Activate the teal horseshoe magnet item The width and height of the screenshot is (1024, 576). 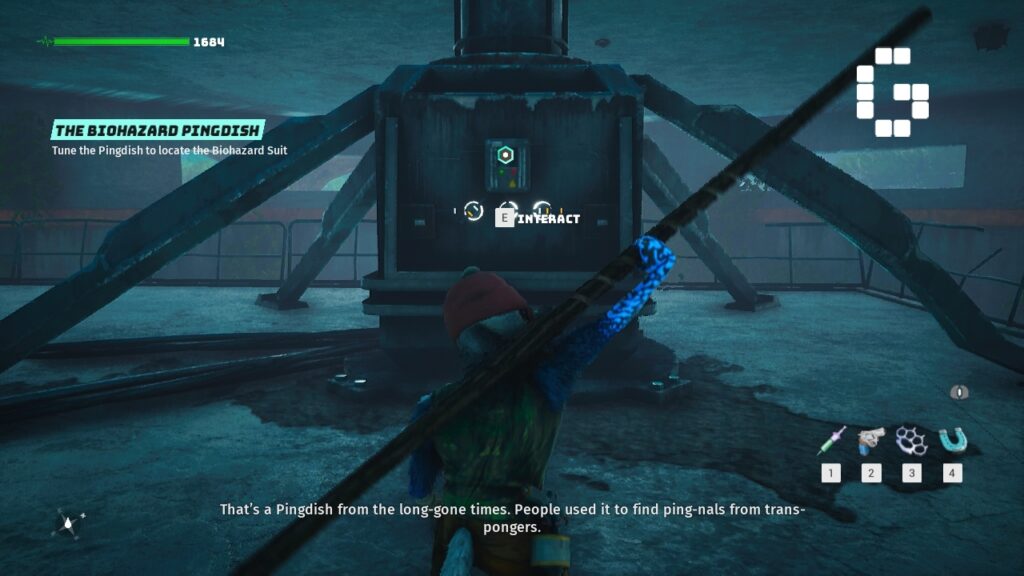tap(952, 439)
